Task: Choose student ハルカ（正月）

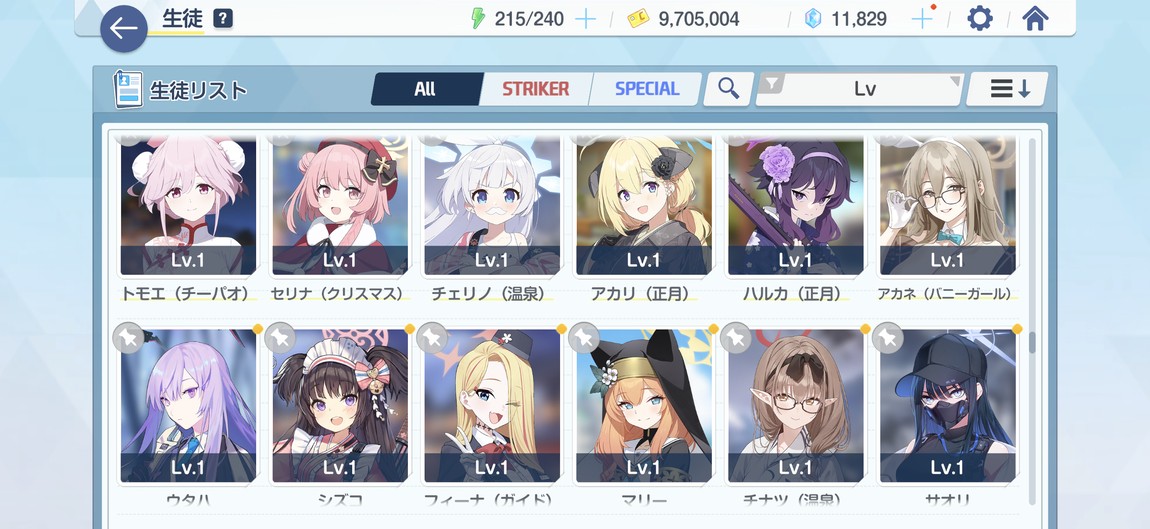Action: 796,205
